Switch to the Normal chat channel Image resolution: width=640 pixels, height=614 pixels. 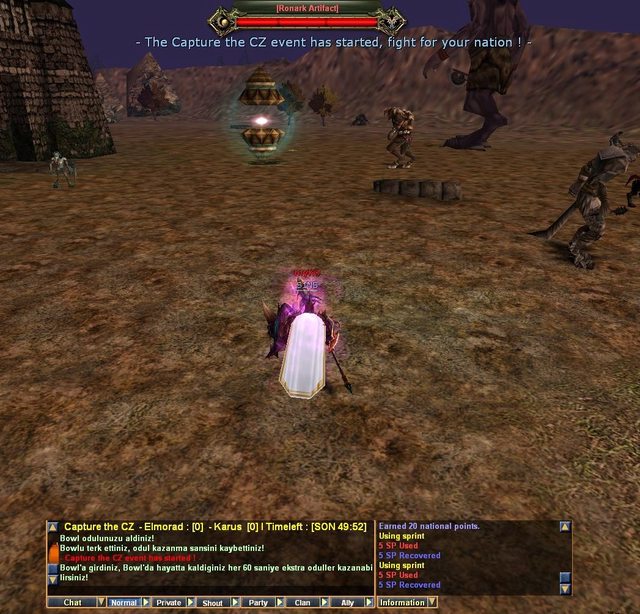coord(124,603)
